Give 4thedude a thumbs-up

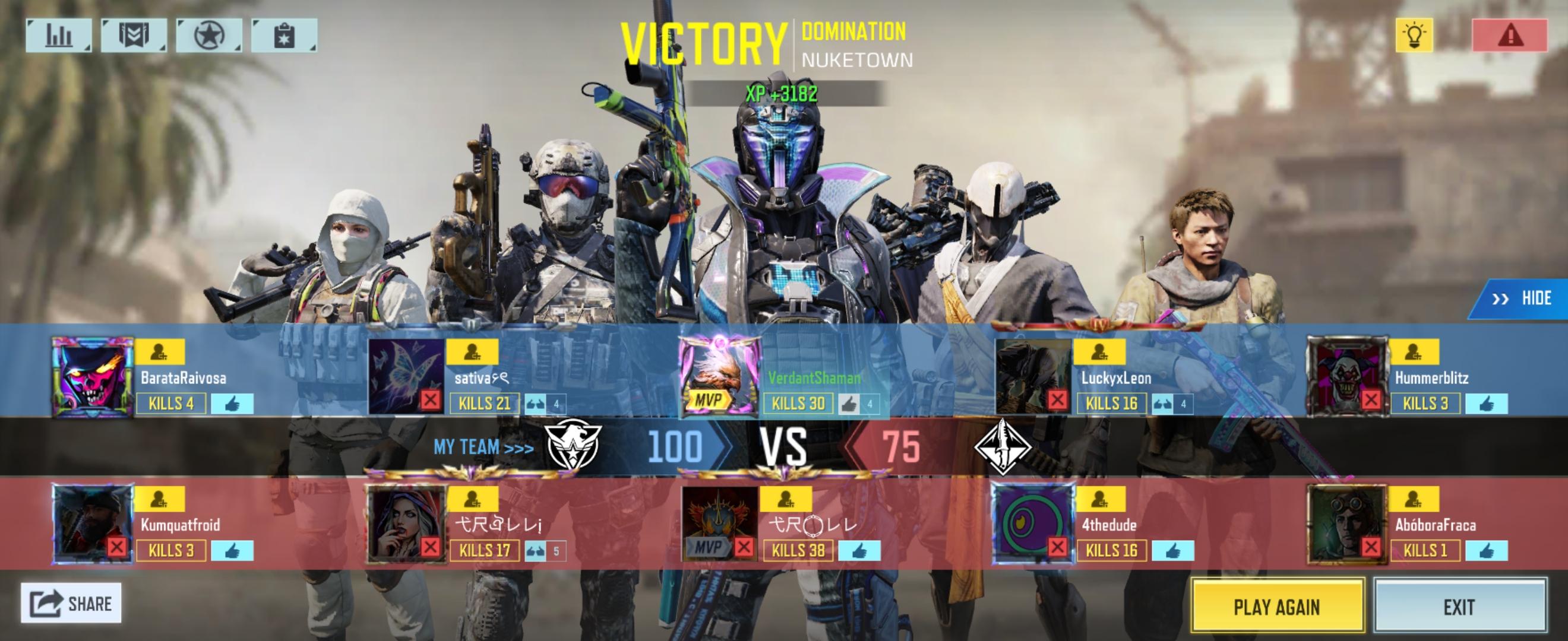click(x=1172, y=551)
